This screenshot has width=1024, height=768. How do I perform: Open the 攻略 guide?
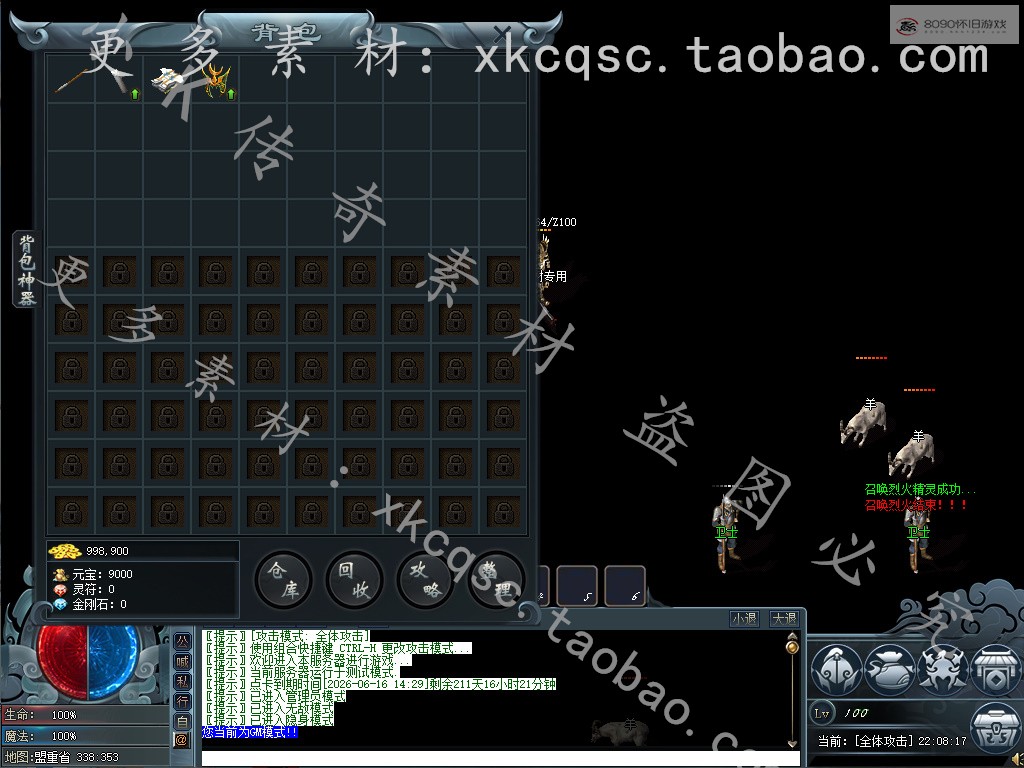[x=425, y=579]
